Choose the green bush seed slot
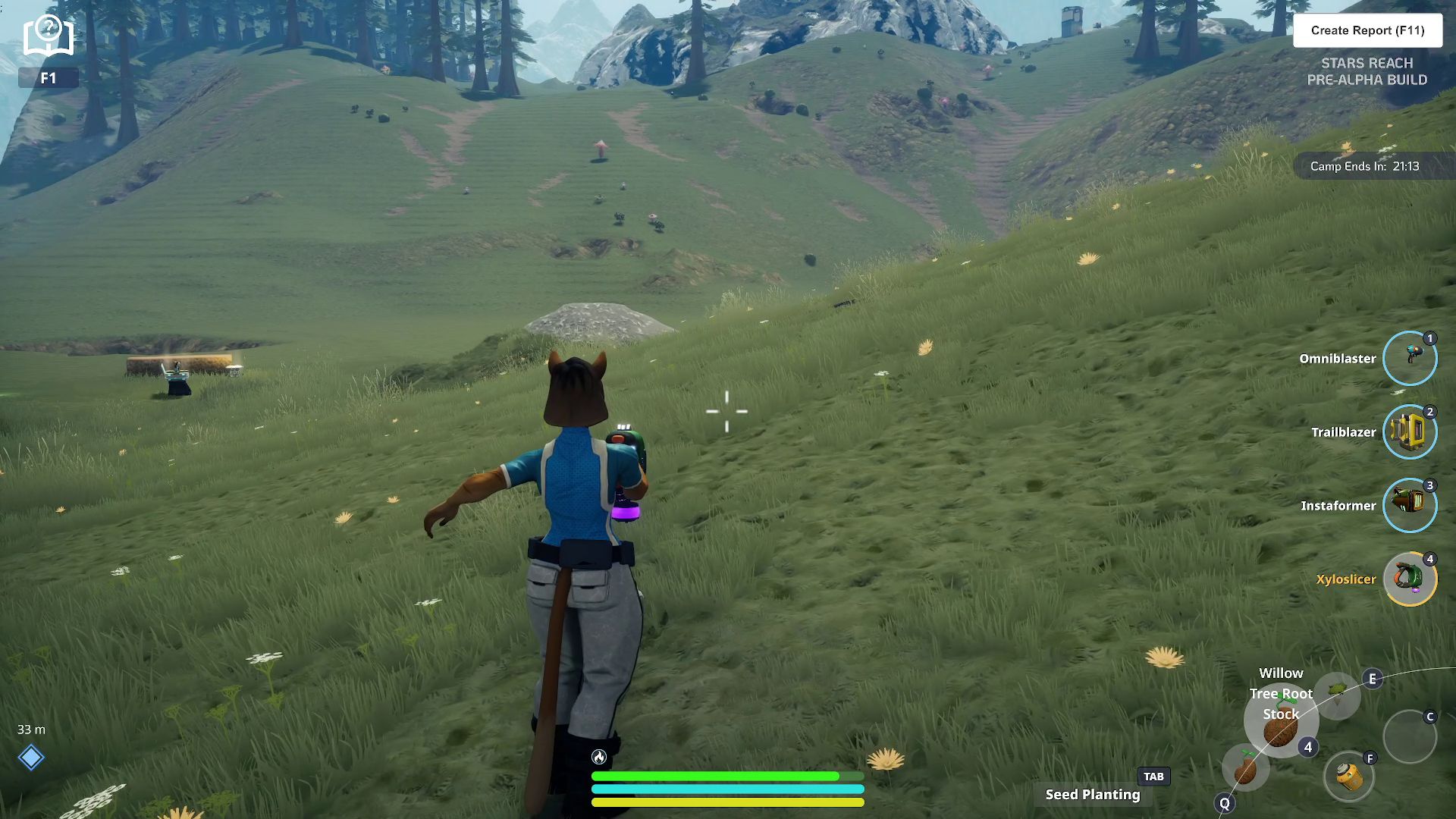Screen dimensions: 1456x819 1338,692
